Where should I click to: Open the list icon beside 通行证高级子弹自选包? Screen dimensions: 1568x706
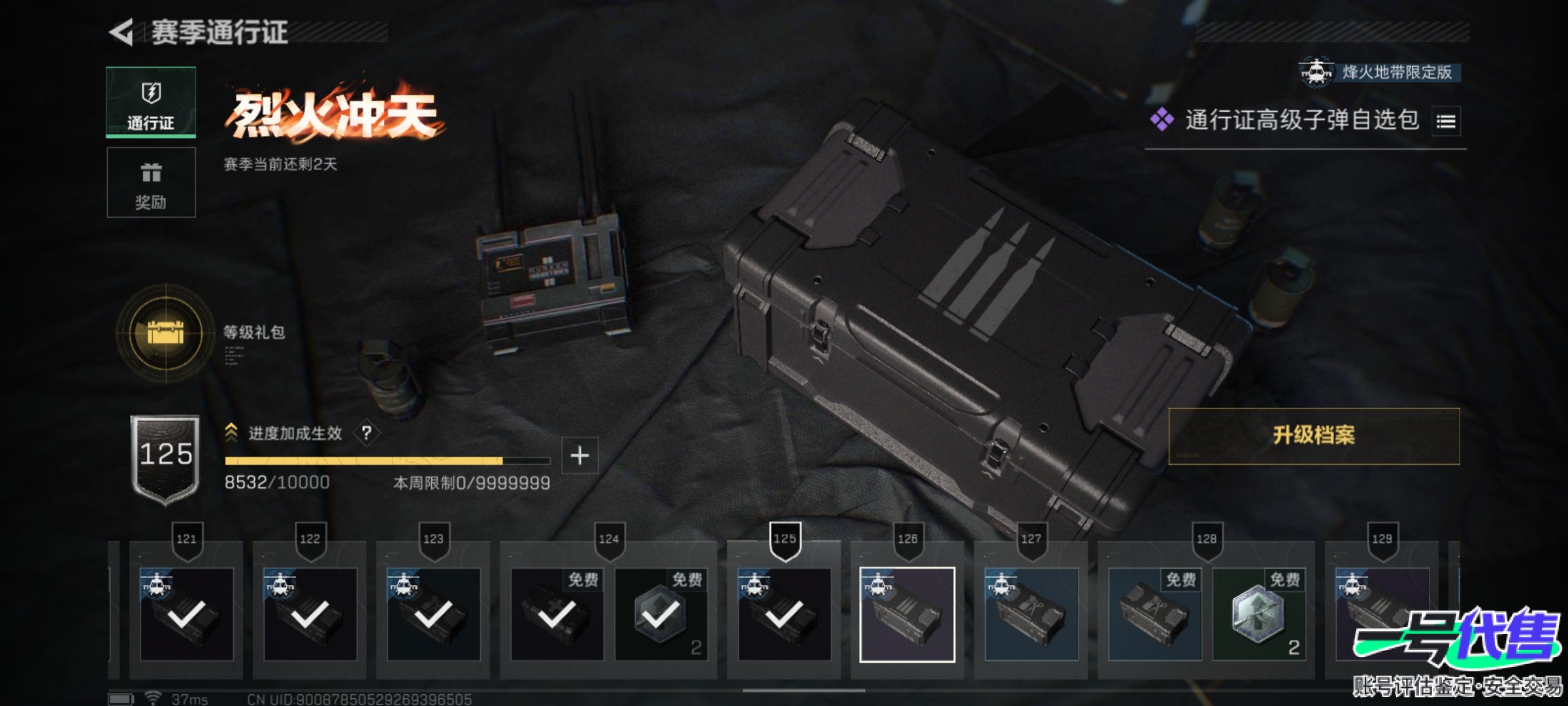point(1446,122)
